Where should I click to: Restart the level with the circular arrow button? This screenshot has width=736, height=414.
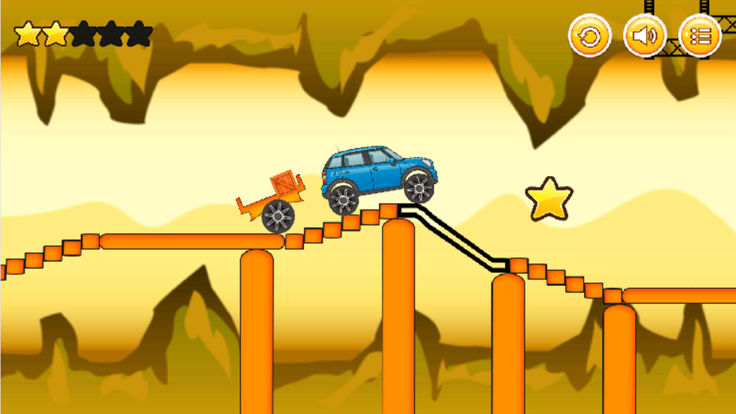click(589, 37)
